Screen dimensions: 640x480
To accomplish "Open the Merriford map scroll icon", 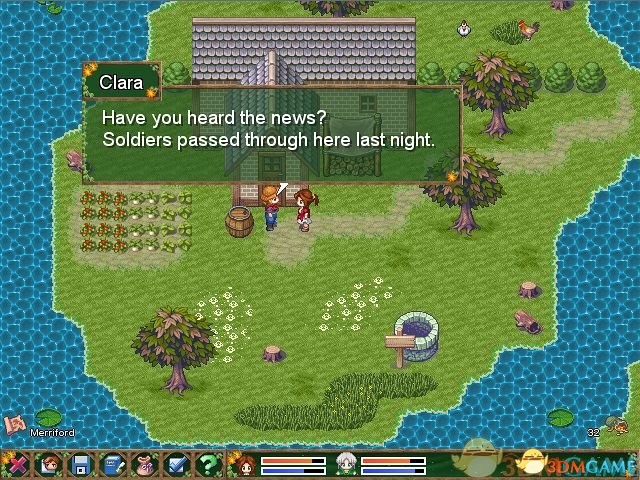I will pos(15,424).
